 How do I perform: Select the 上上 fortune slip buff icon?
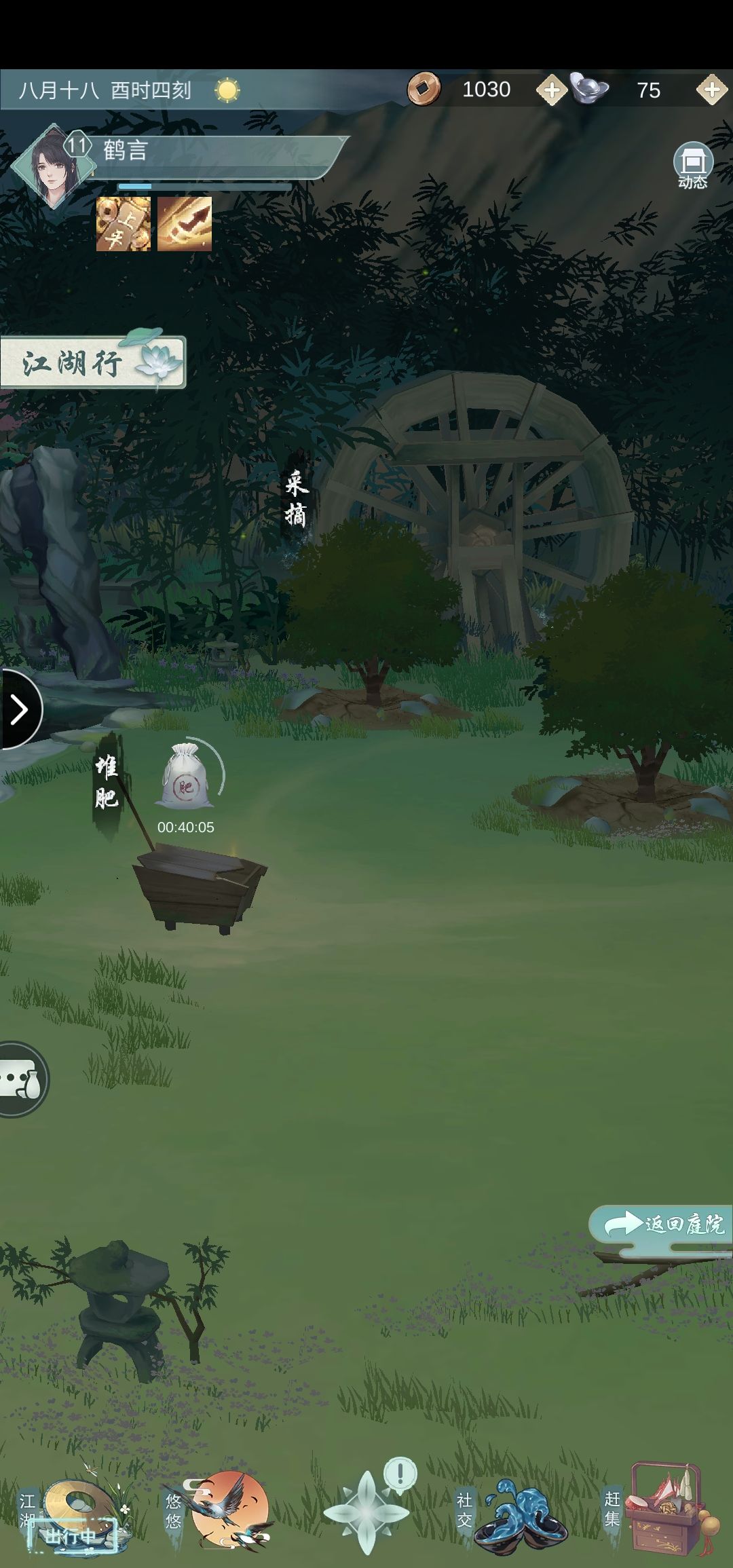pyautogui.click(x=124, y=224)
